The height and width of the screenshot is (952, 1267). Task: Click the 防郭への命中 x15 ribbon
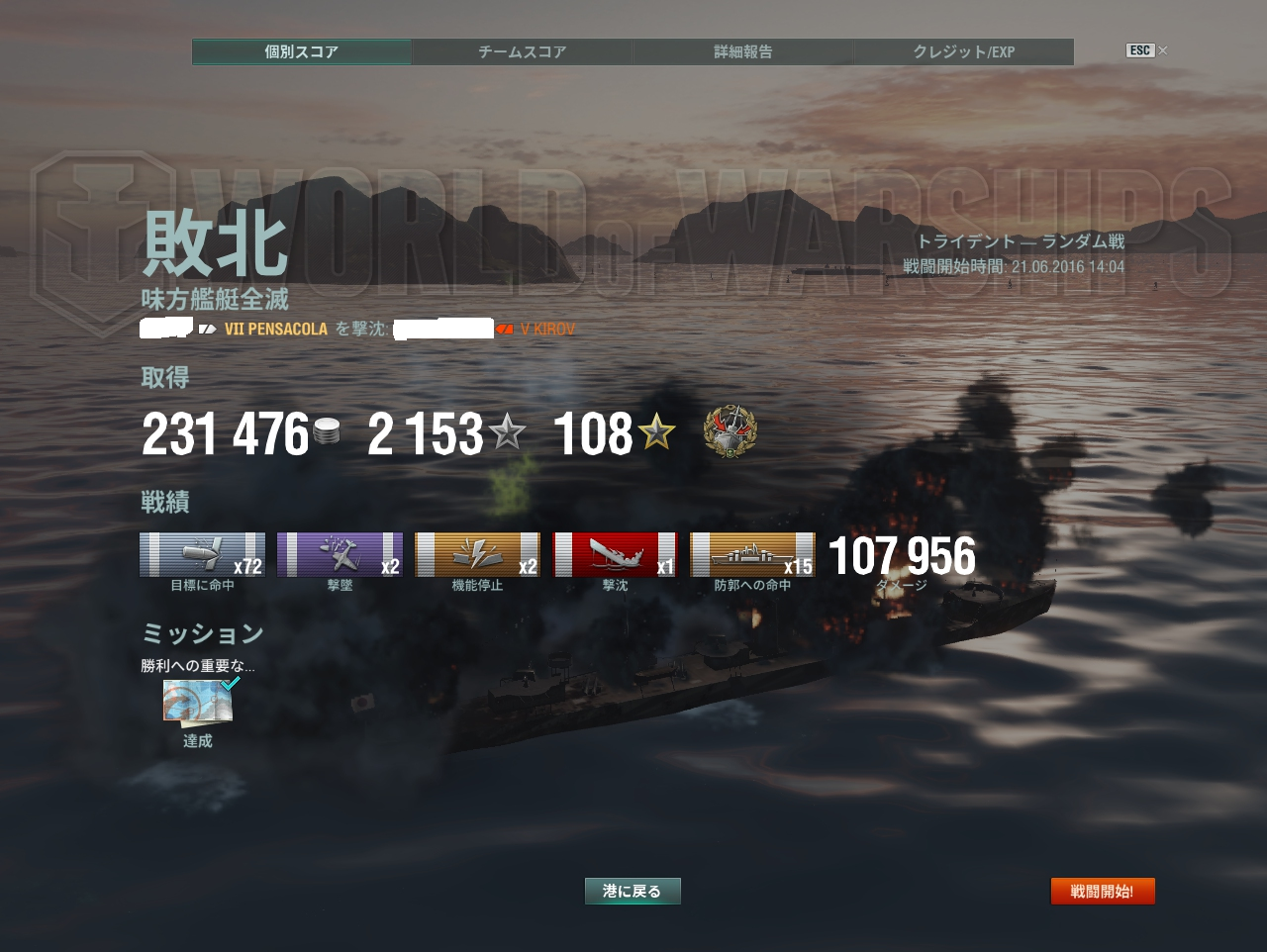point(752,554)
